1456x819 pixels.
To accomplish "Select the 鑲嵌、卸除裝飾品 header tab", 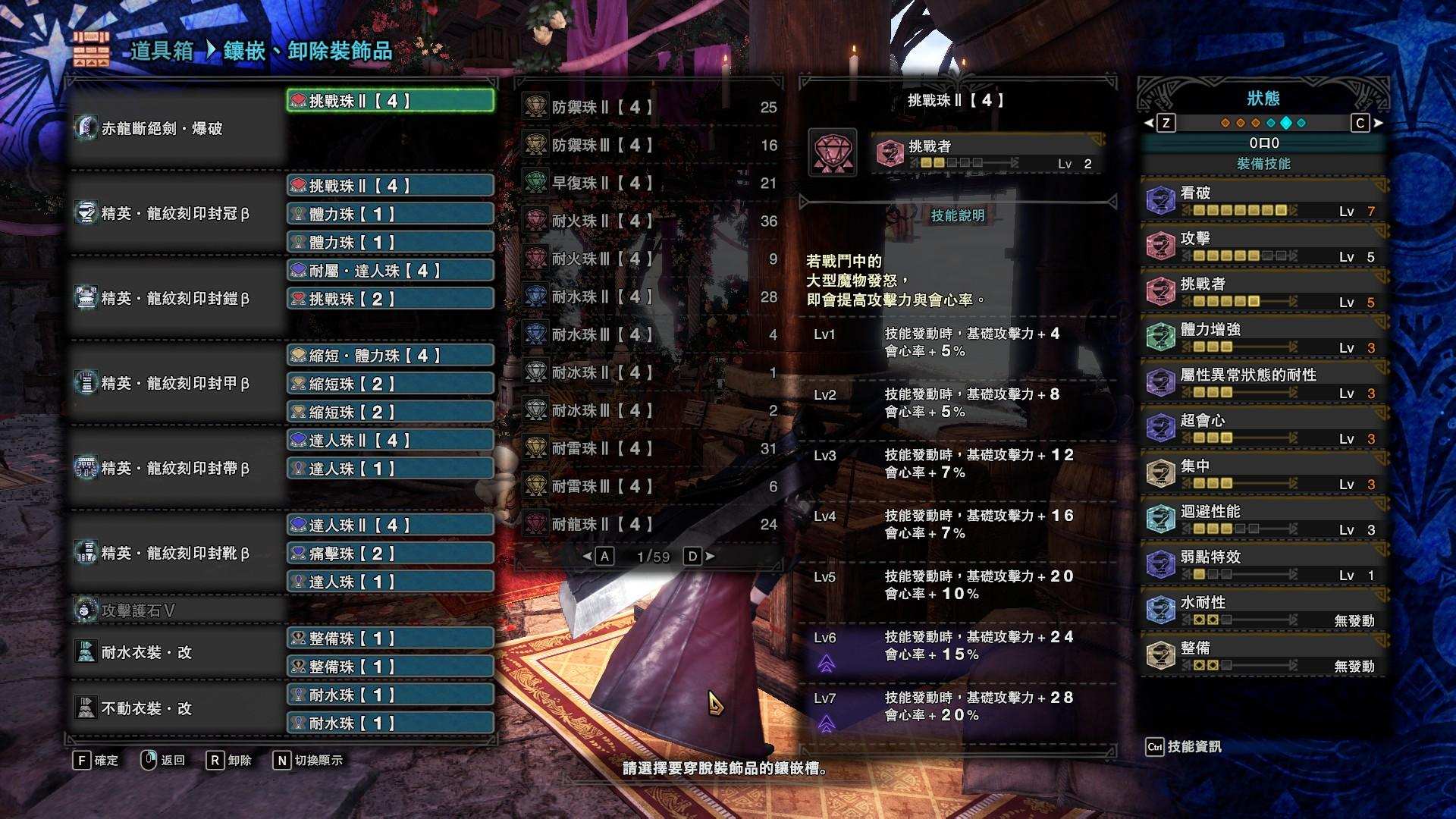I will click(306, 52).
